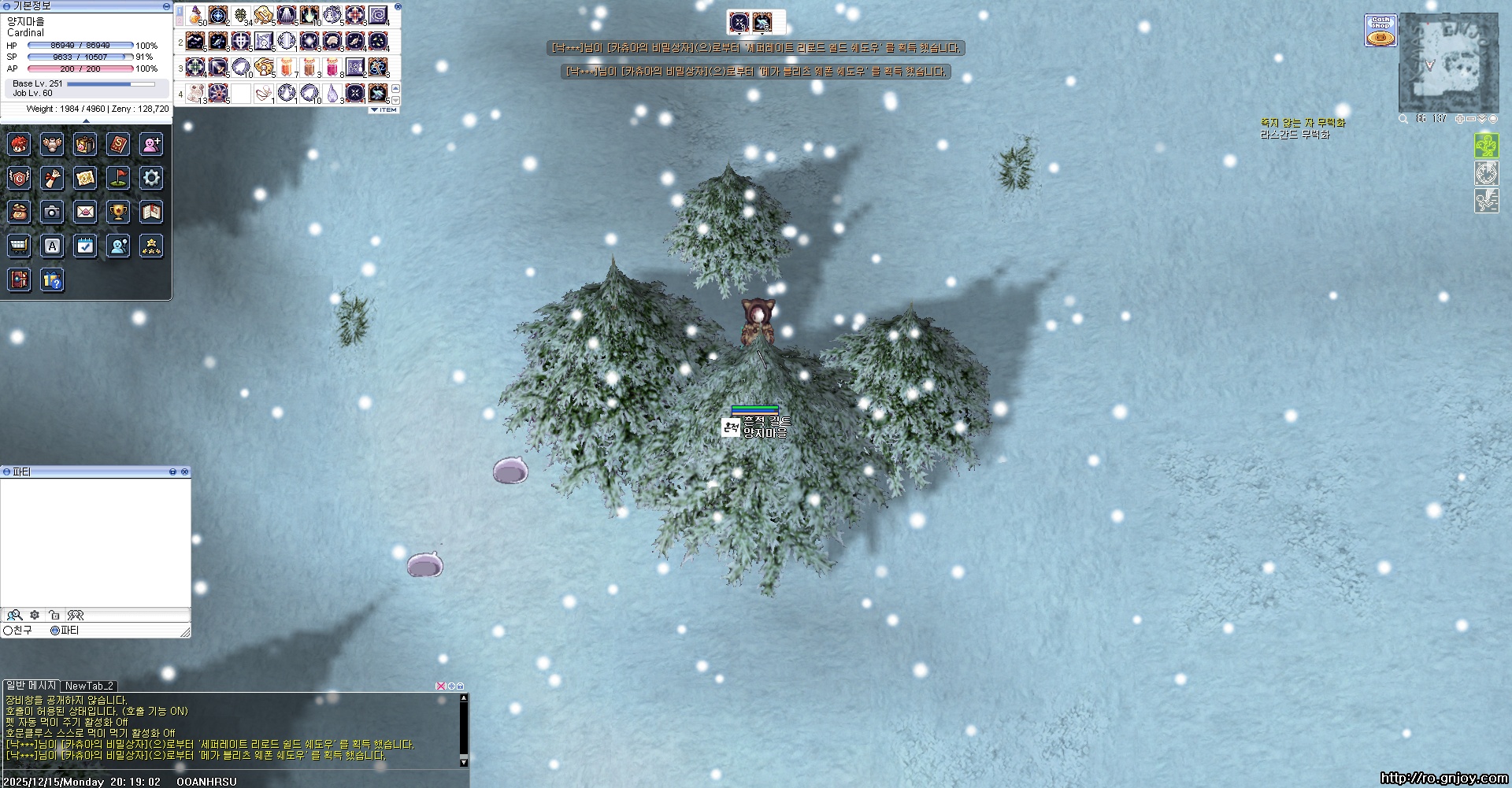
Task: Use the potion bottle with 50 in hotbar
Action: pos(196,16)
